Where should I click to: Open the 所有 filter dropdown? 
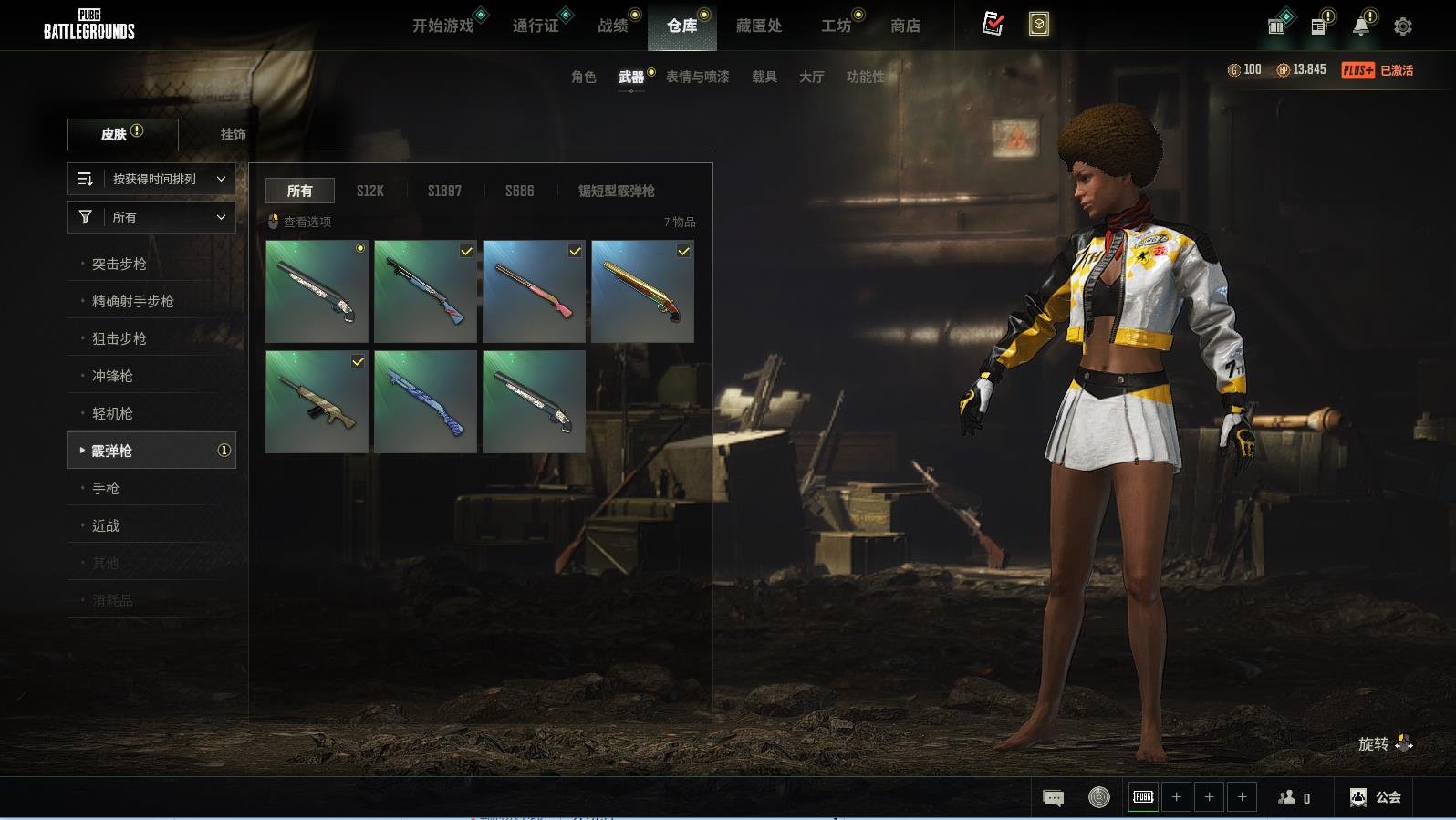[151, 217]
